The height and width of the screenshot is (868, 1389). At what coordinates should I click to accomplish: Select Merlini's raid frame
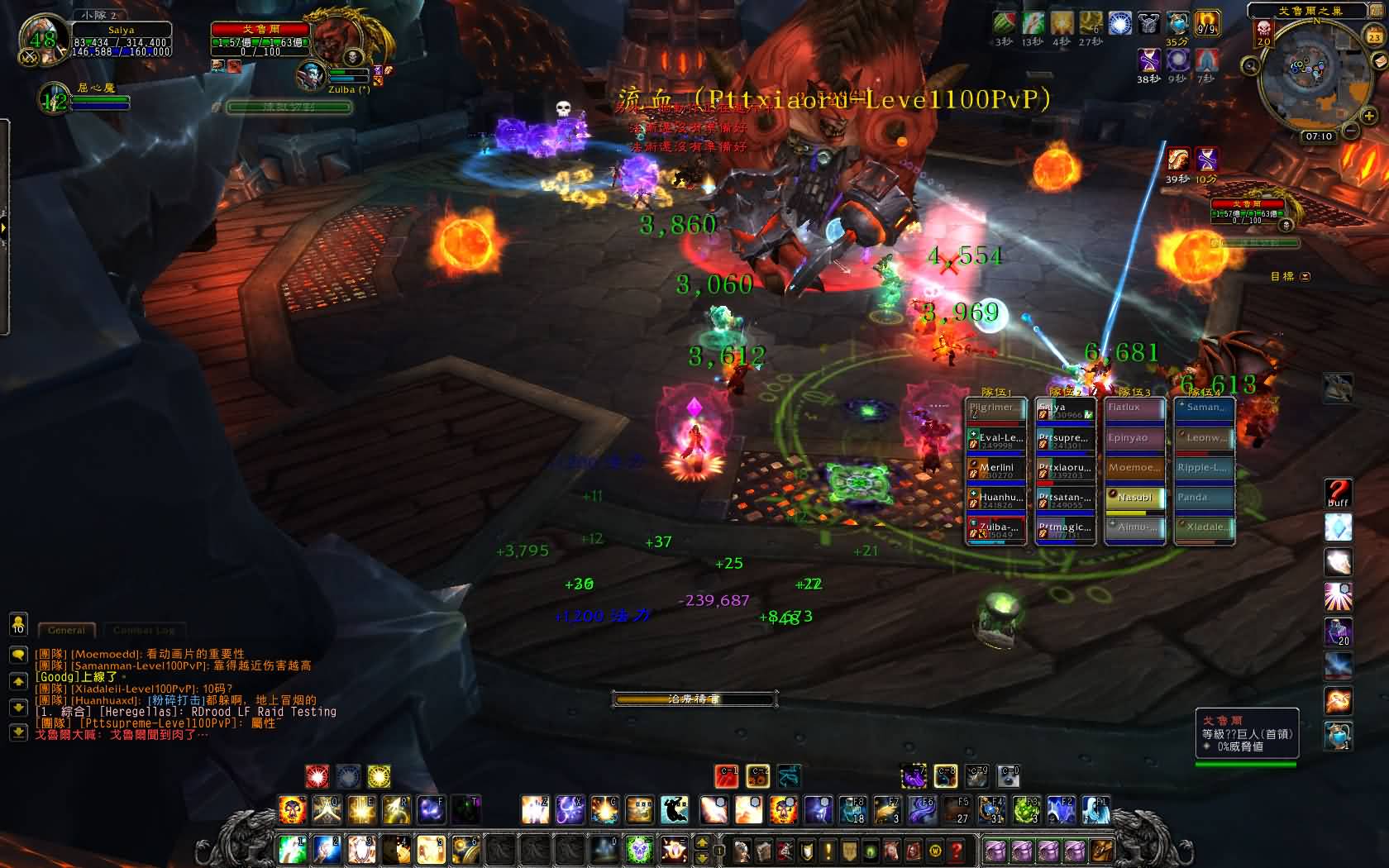pos(996,470)
